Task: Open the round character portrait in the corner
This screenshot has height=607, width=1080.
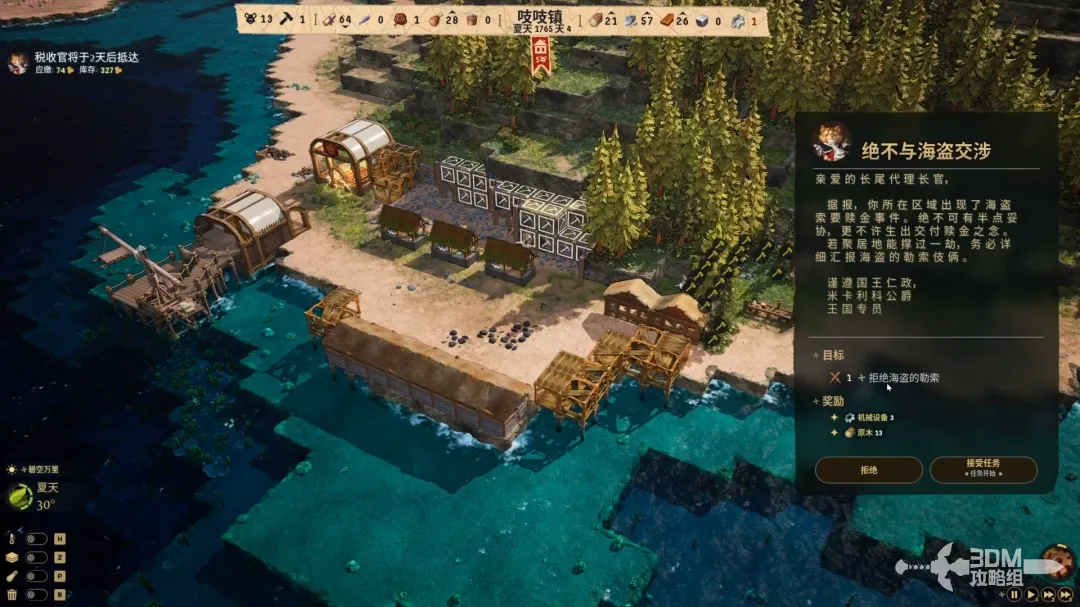Action: pyautogui.click(x=1056, y=562)
